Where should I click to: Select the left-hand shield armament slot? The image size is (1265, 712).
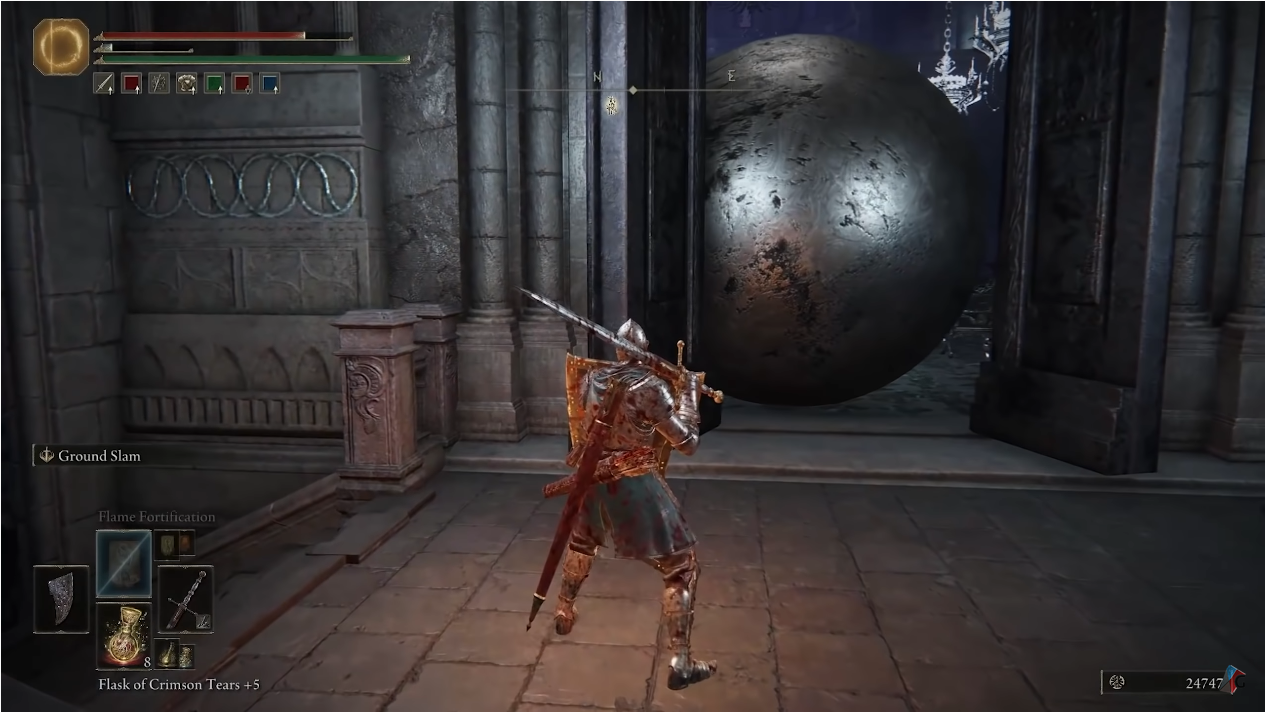tap(61, 599)
